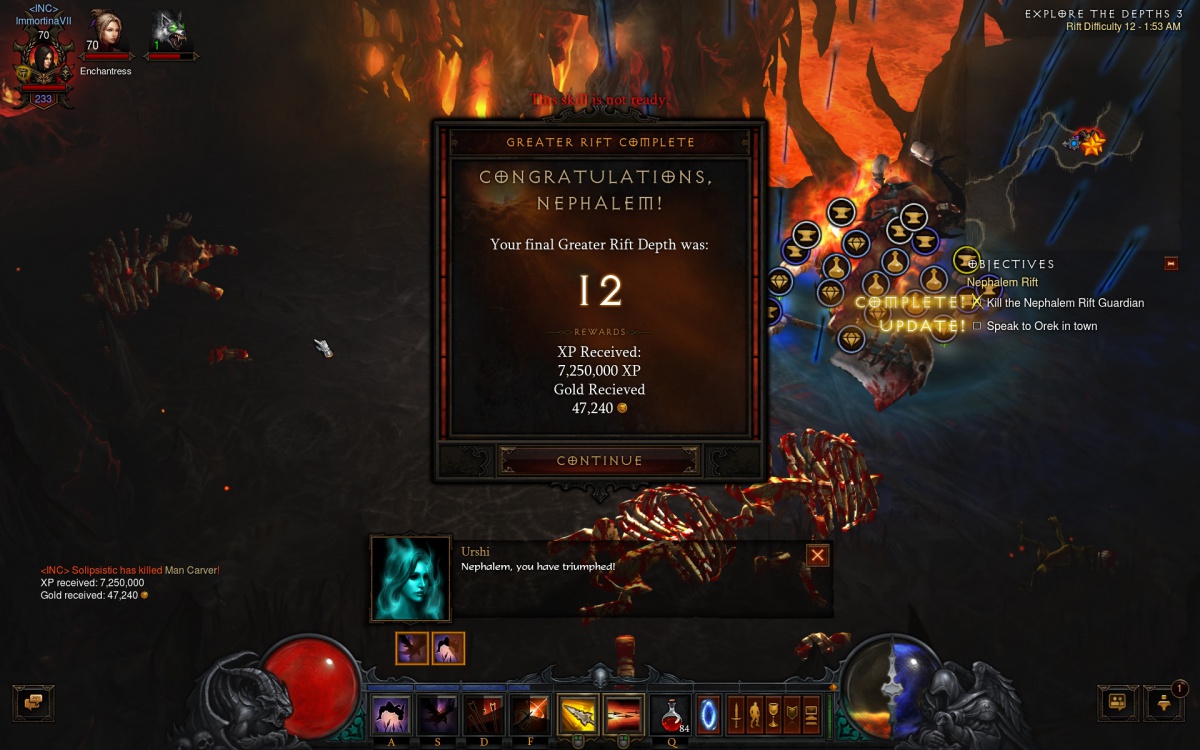Drink the red health potion
Screen dimensions: 1200x750
pos(670,716)
